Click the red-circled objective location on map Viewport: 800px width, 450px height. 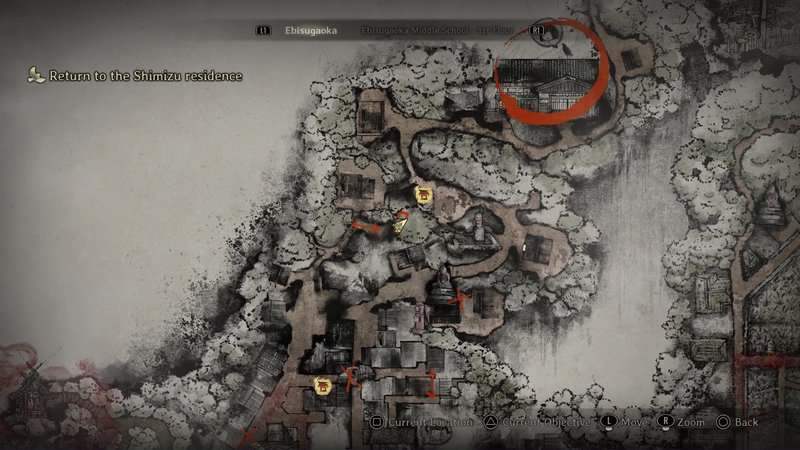tap(551, 76)
